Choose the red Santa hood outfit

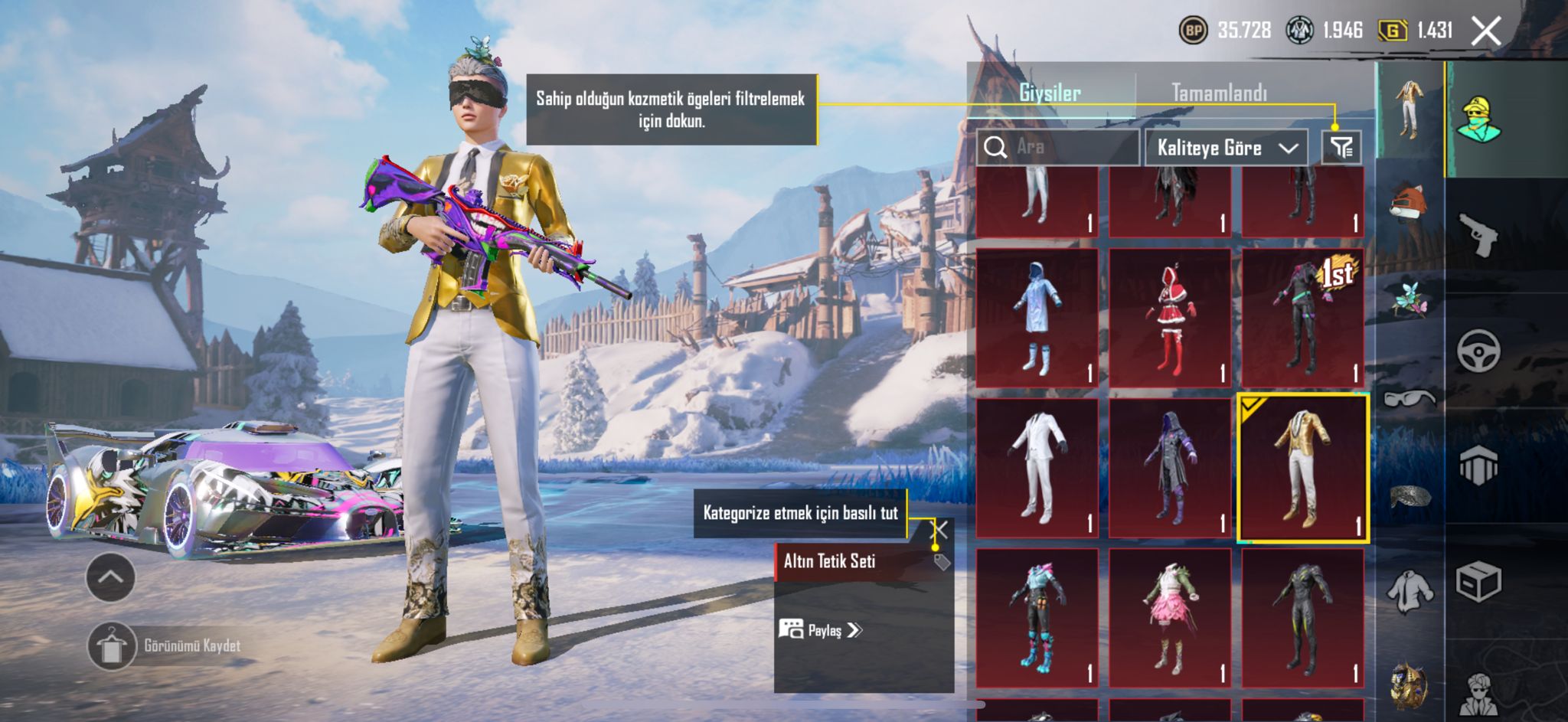coord(1169,318)
